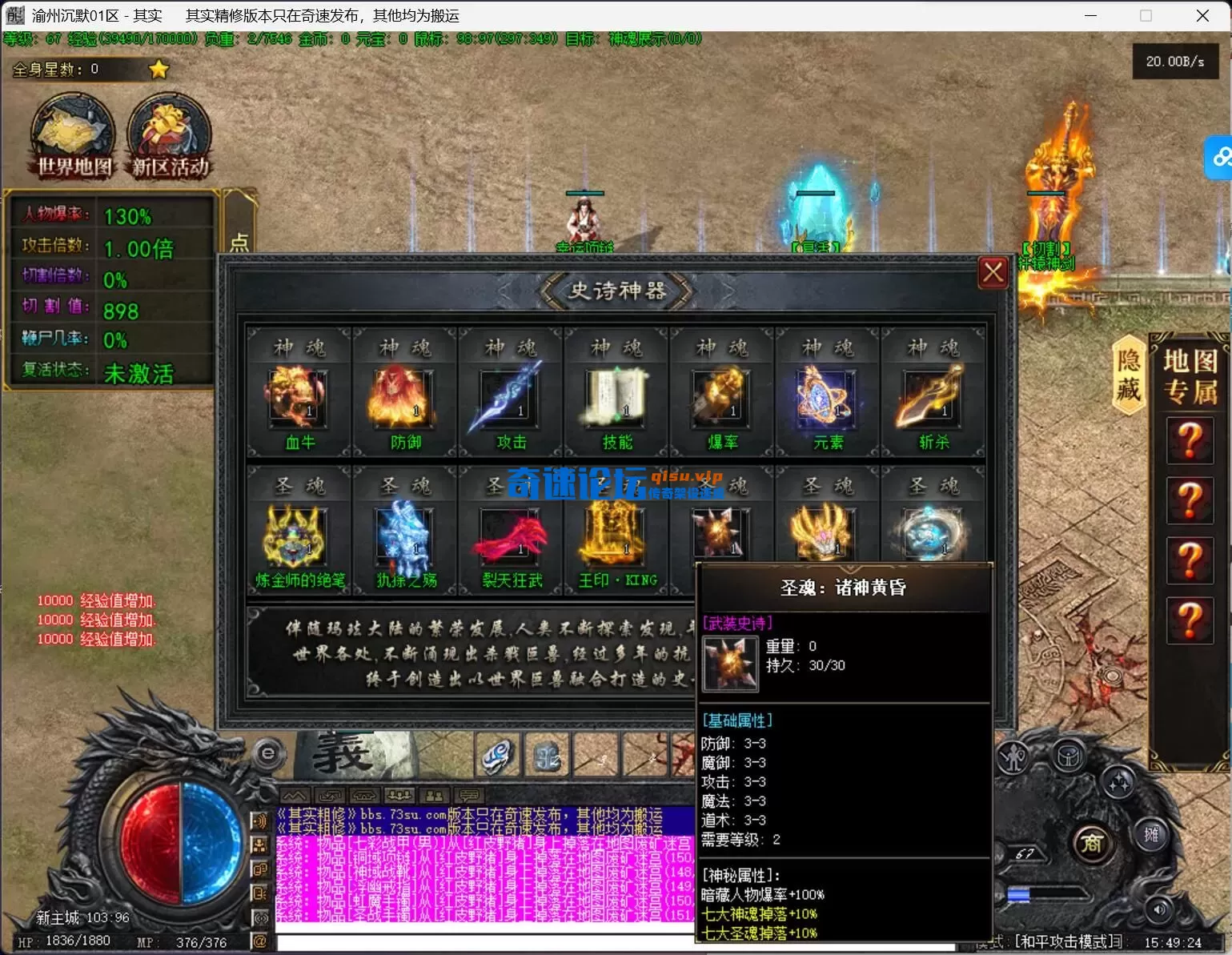Open the bag icon beside the minimap

point(1069,756)
